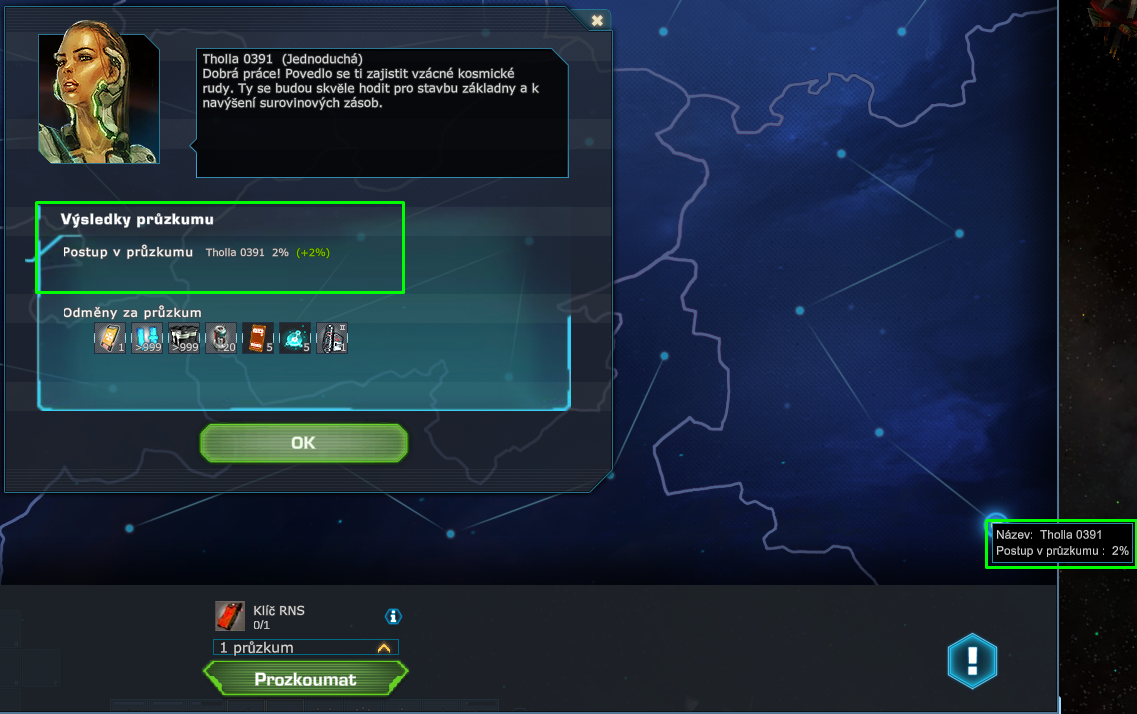The width and height of the screenshot is (1137, 714).
Task: Confirm the exploration results with OK
Action: 304,443
